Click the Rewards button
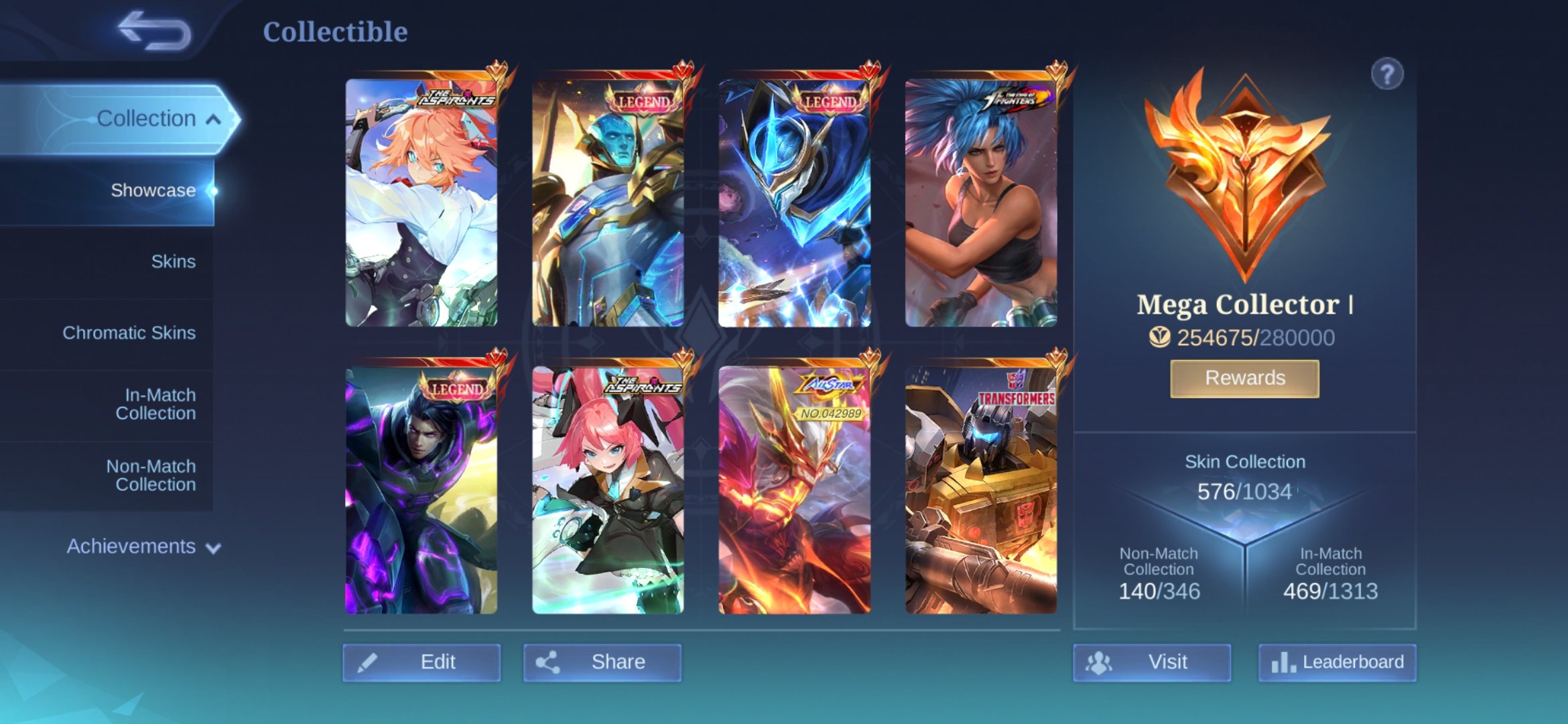Image resolution: width=1568 pixels, height=724 pixels. 1244,378
